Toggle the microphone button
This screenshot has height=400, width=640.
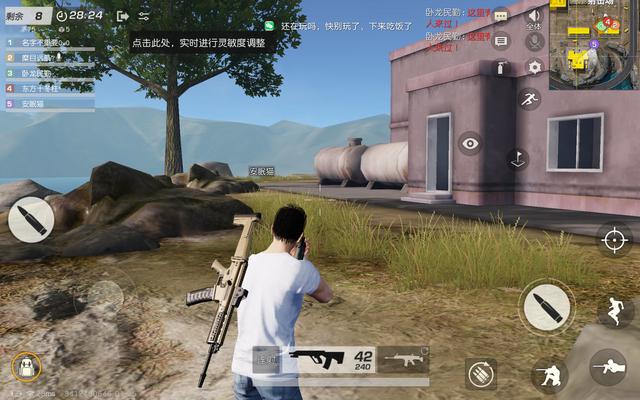tap(534, 41)
